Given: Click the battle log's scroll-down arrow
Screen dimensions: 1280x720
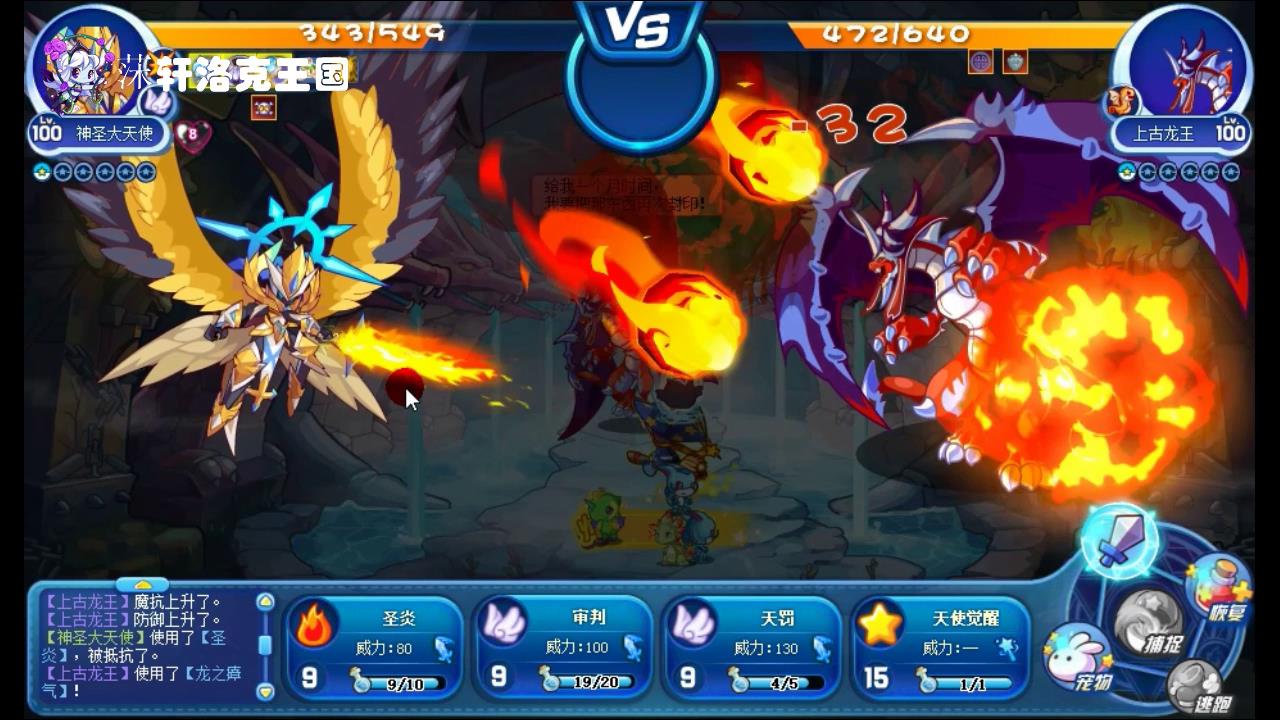Looking at the screenshot, I should (x=265, y=690).
